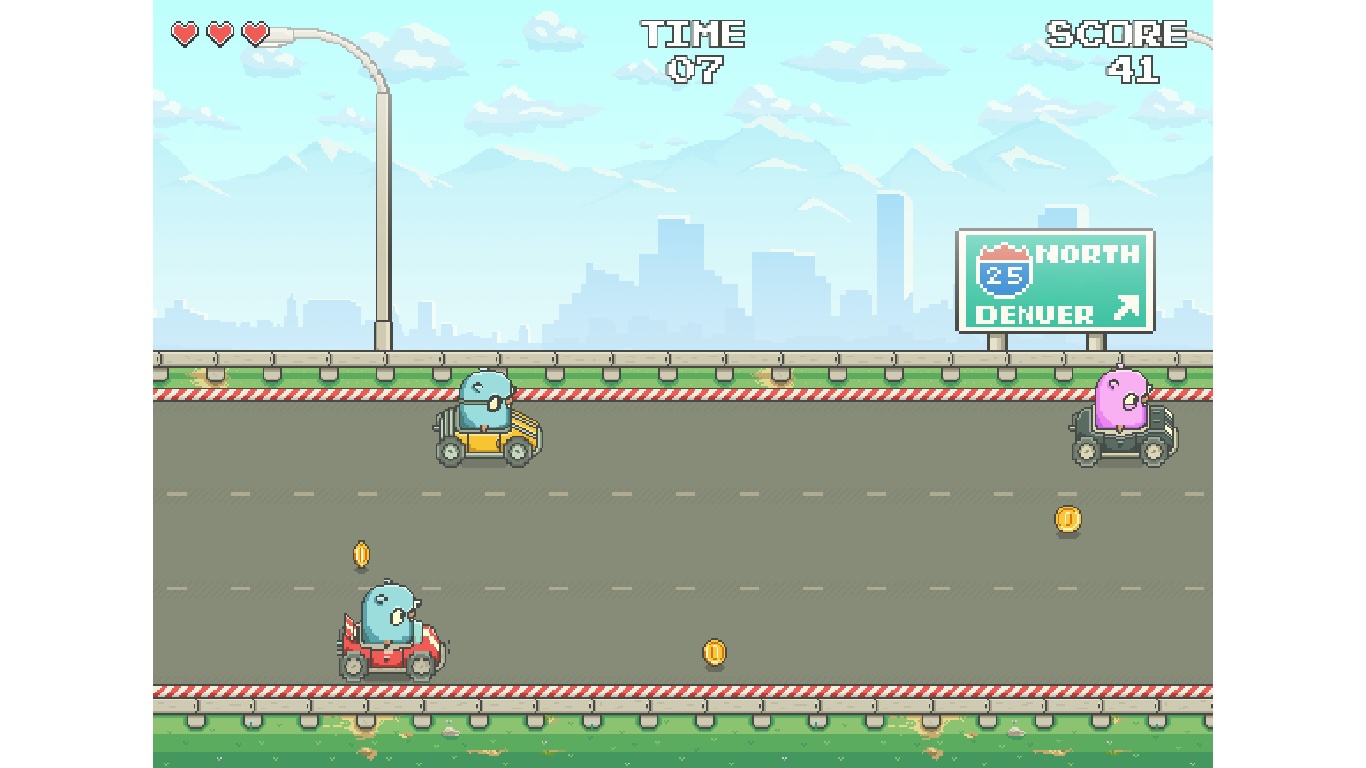Click the second heart life icon

pyautogui.click(x=219, y=33)
